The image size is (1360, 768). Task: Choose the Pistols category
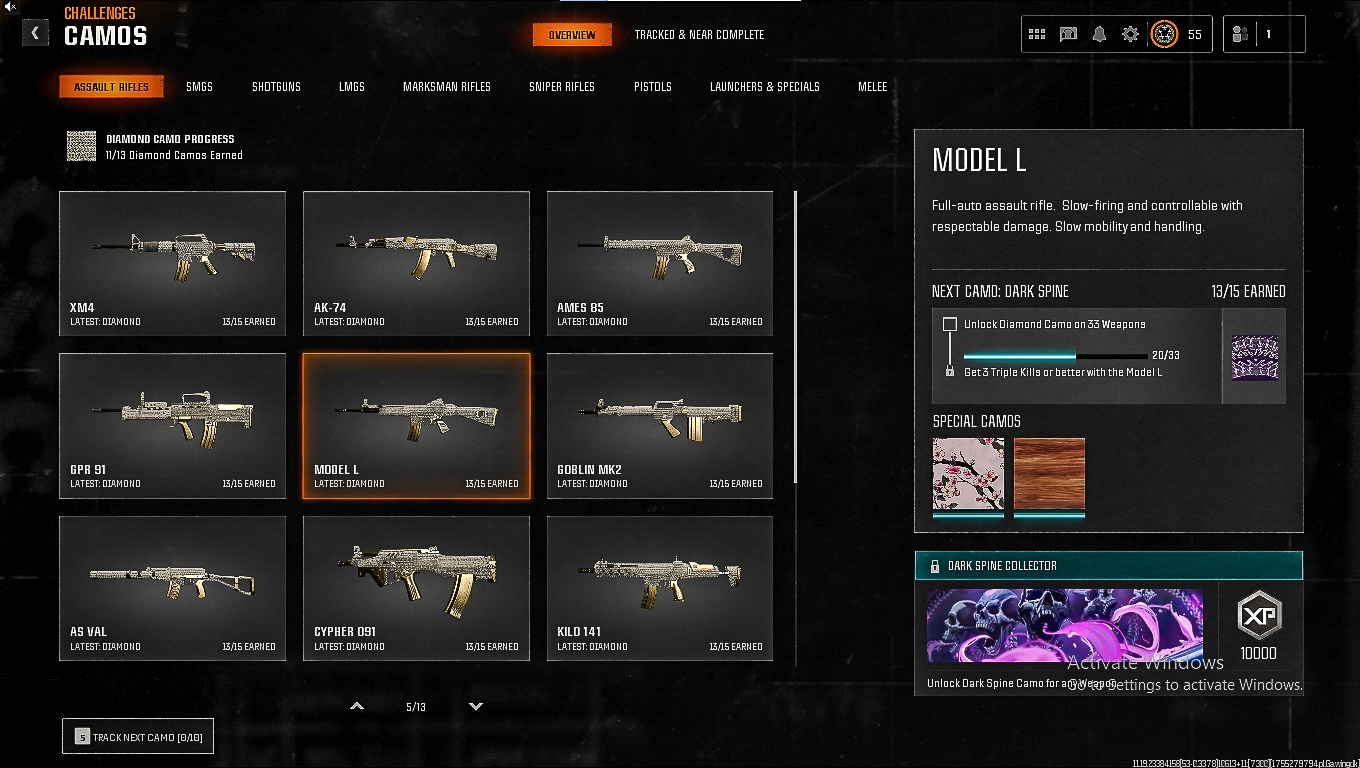[x=652, y=87]
